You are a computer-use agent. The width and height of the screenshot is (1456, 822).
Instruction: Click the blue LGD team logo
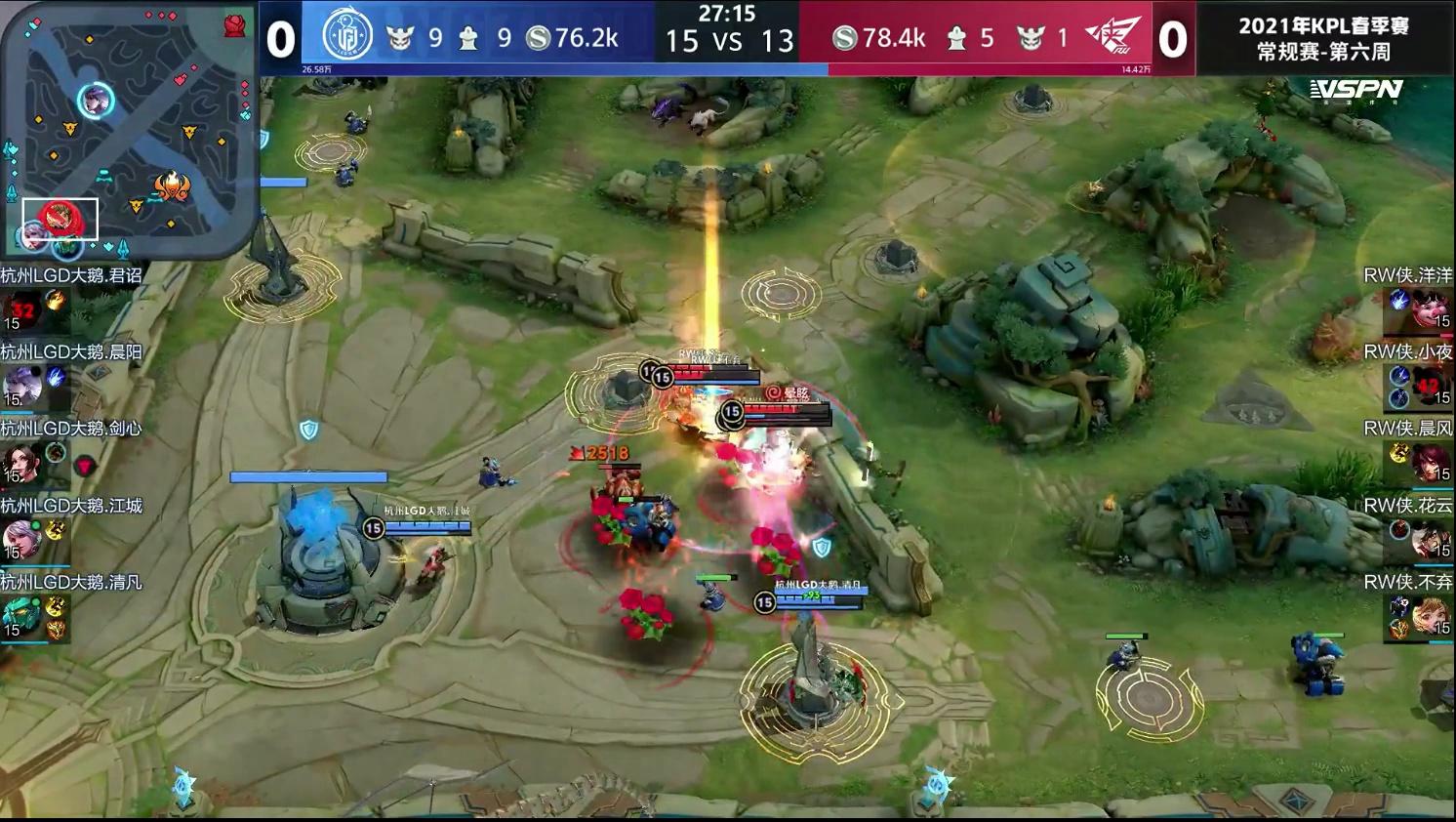[x=347, y=37]
